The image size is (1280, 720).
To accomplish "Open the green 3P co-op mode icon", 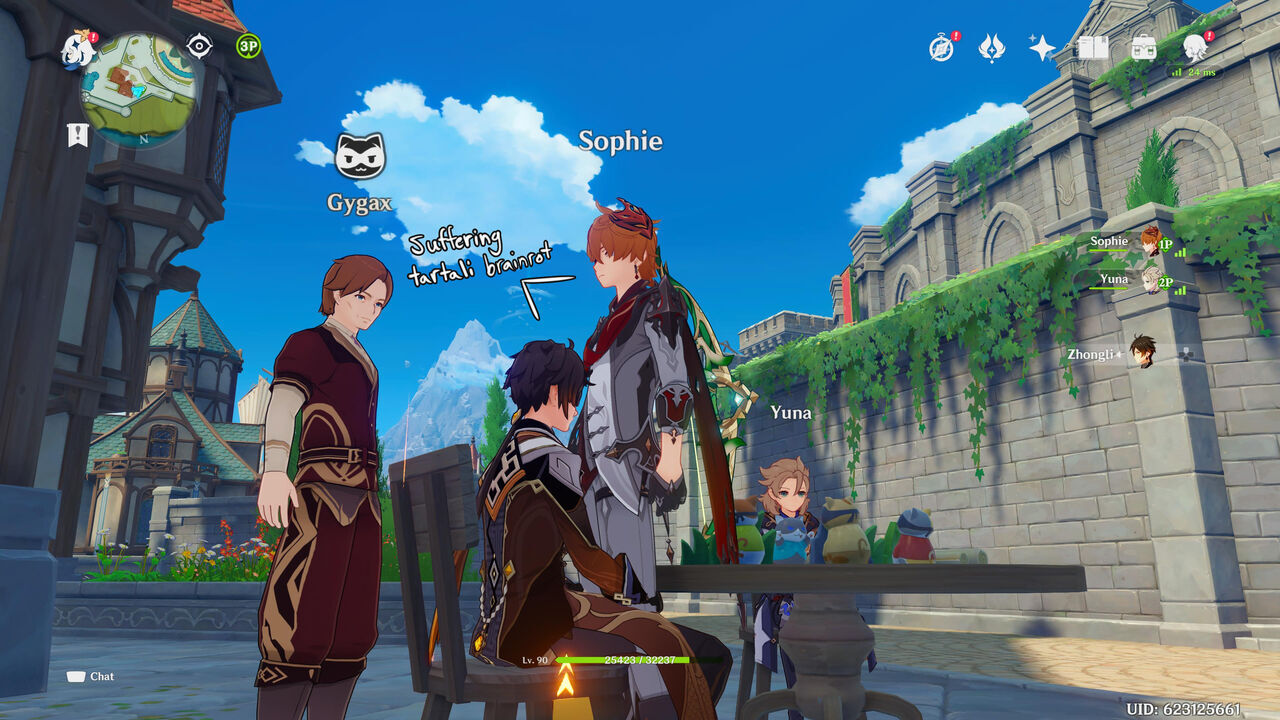I will click(248, 46).
